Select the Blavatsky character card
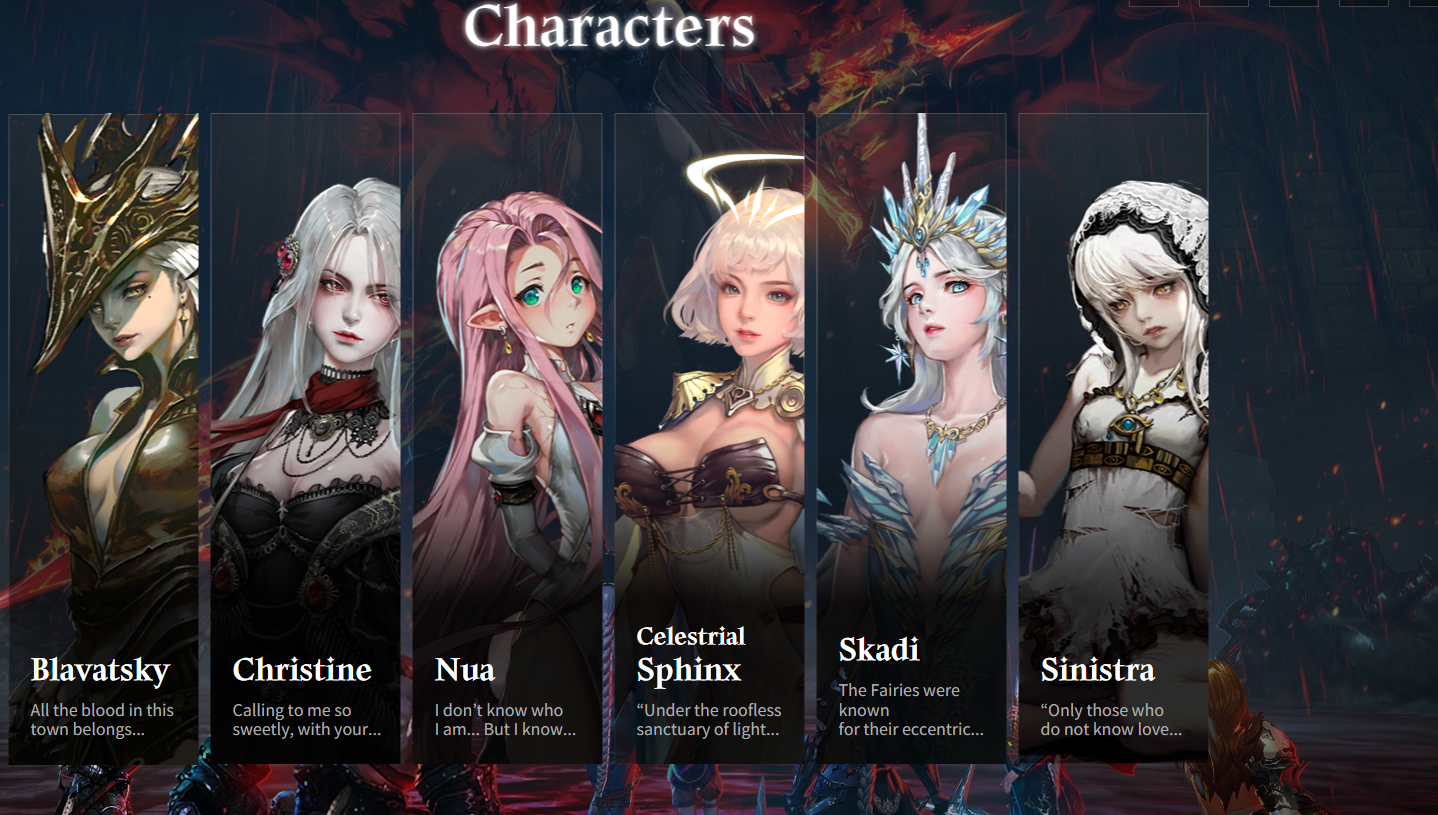The width and height of the screenshot is (1438, 815). coord(104,438)
